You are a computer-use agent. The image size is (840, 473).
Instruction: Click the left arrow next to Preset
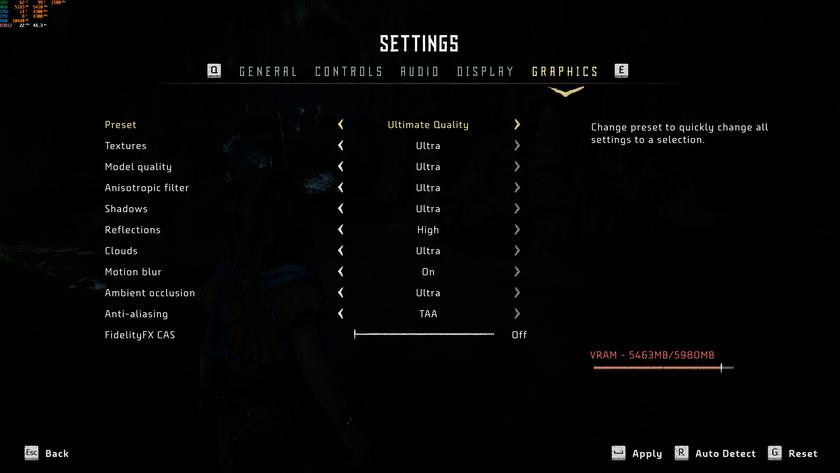[341, 125]
